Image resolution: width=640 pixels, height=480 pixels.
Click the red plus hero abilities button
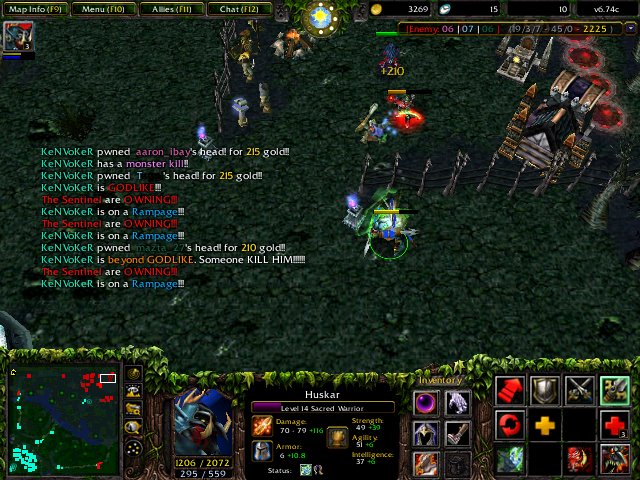(x=613, y=425)
